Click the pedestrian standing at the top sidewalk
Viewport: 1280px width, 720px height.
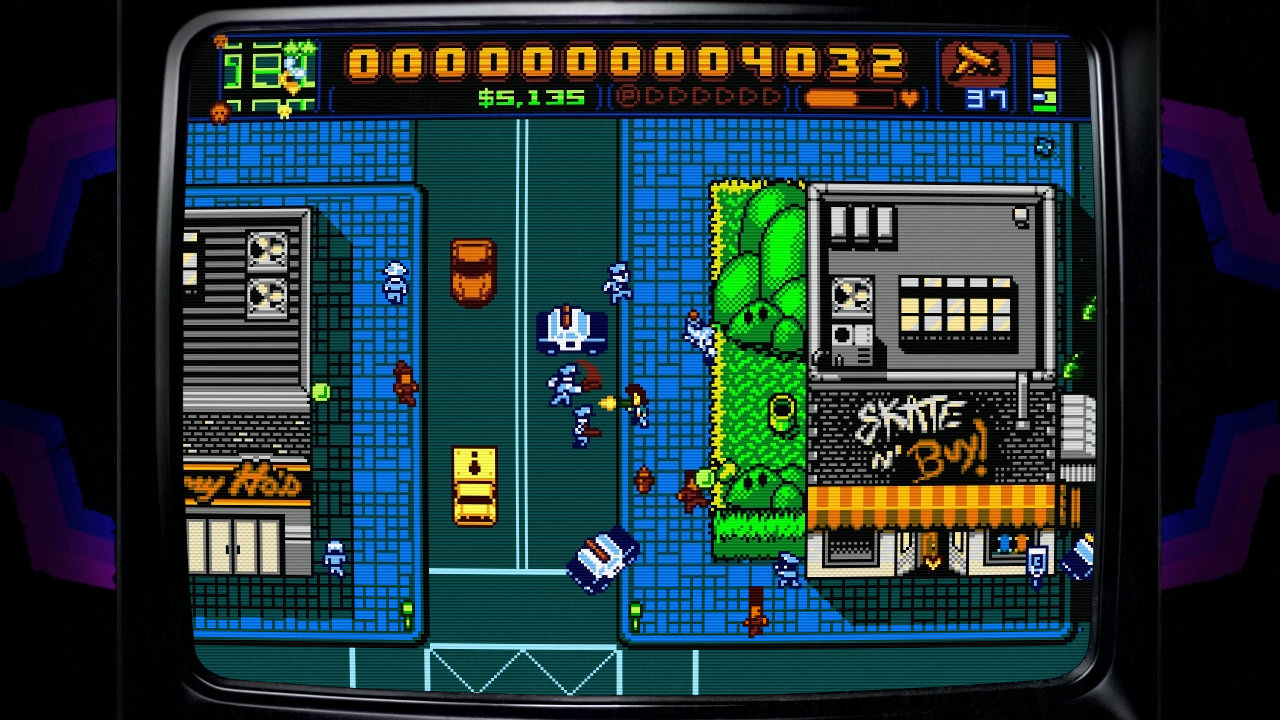tap(395, 282)
